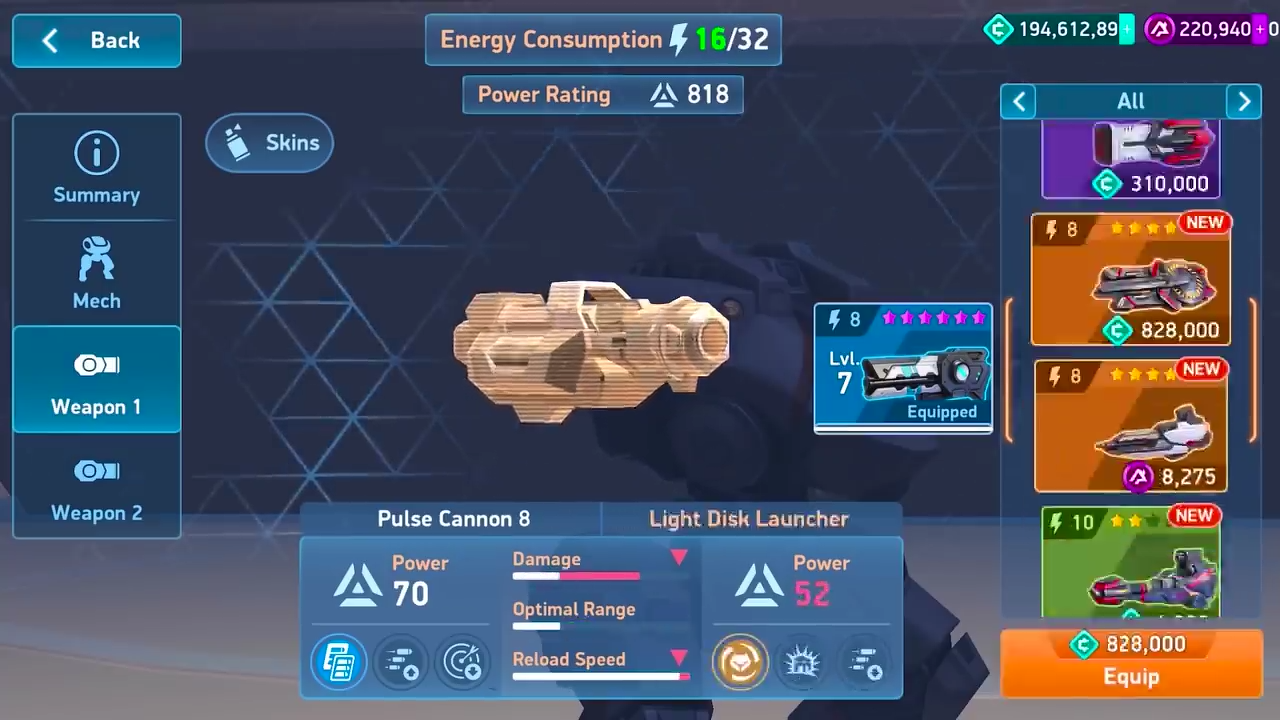Click the damage boost icon under Pulse Cannon 8
Screen dimensions: 1280x720
coord(400,660)
